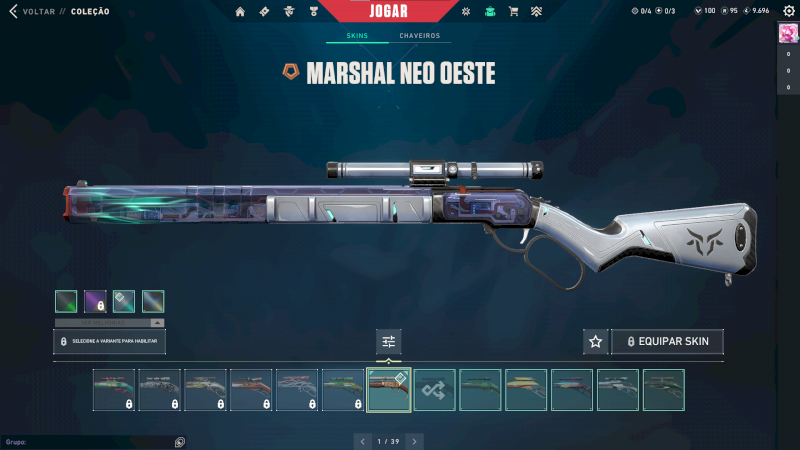Open the pink player avatar portrait
Viewport: 800px width, 450px height.
(x=787, y=33)
